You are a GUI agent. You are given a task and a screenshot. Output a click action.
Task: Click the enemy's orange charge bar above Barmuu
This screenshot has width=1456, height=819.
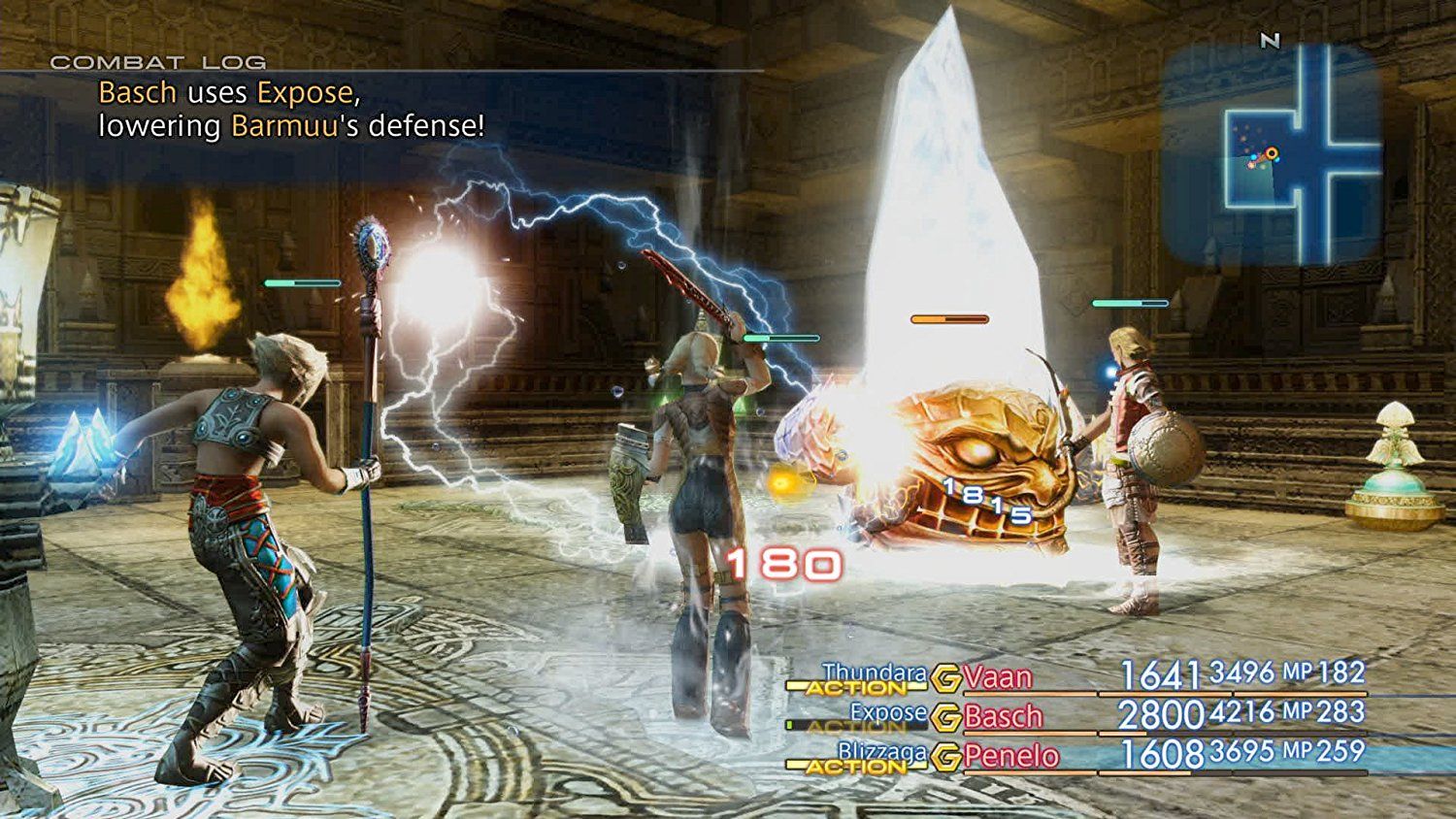point(946,315)
